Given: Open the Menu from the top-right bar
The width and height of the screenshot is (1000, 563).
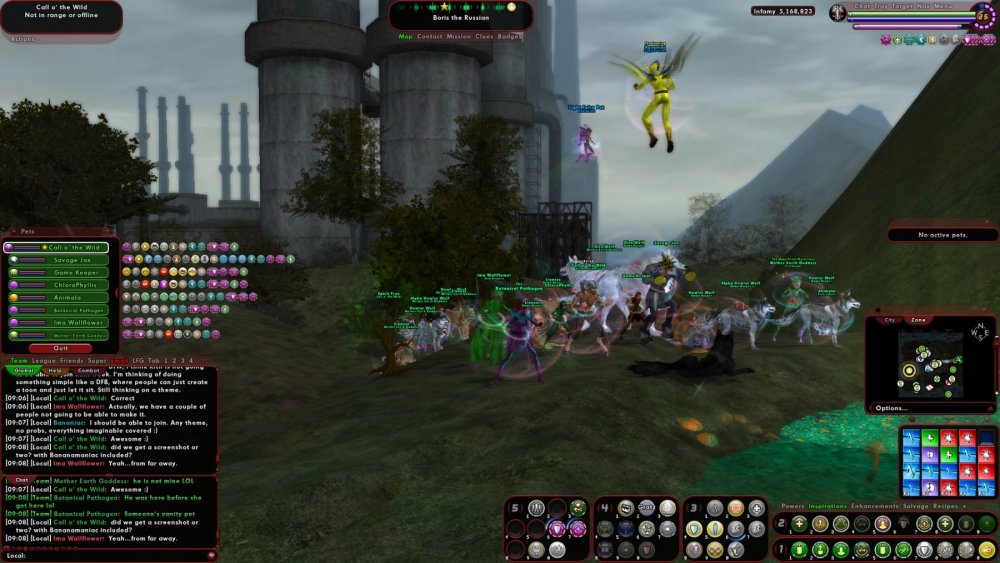Looking at the screenshot, I should point(945,7).
